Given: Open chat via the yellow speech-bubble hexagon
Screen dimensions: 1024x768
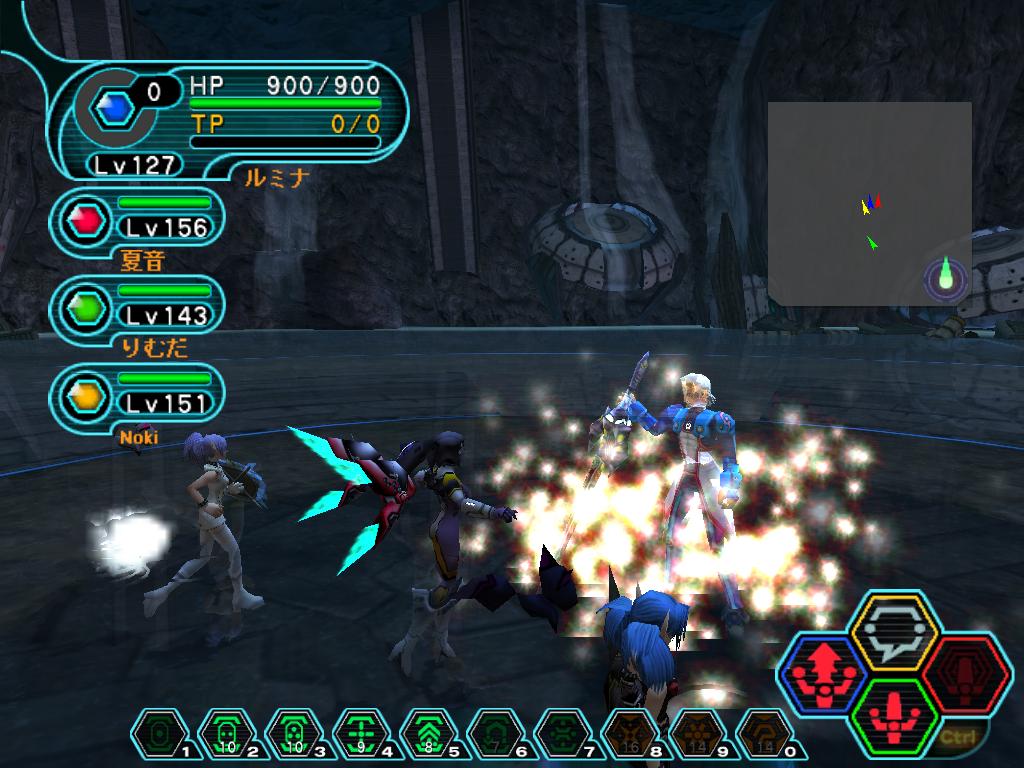Looking at the screenshot, I should tap(893, 632).
